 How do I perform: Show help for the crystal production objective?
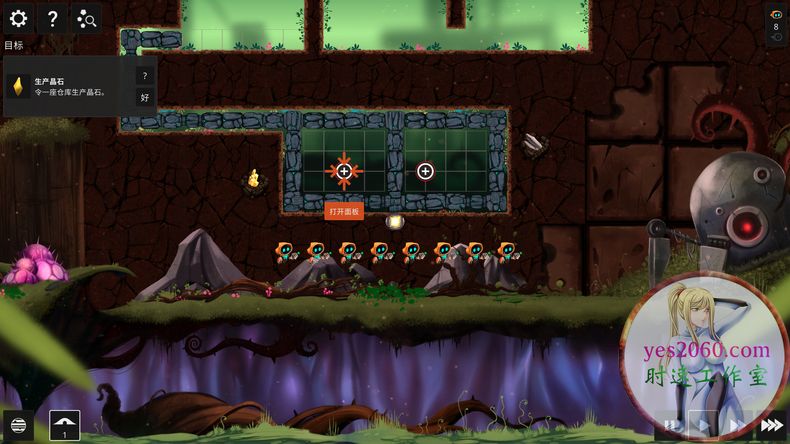pos(144,76)
